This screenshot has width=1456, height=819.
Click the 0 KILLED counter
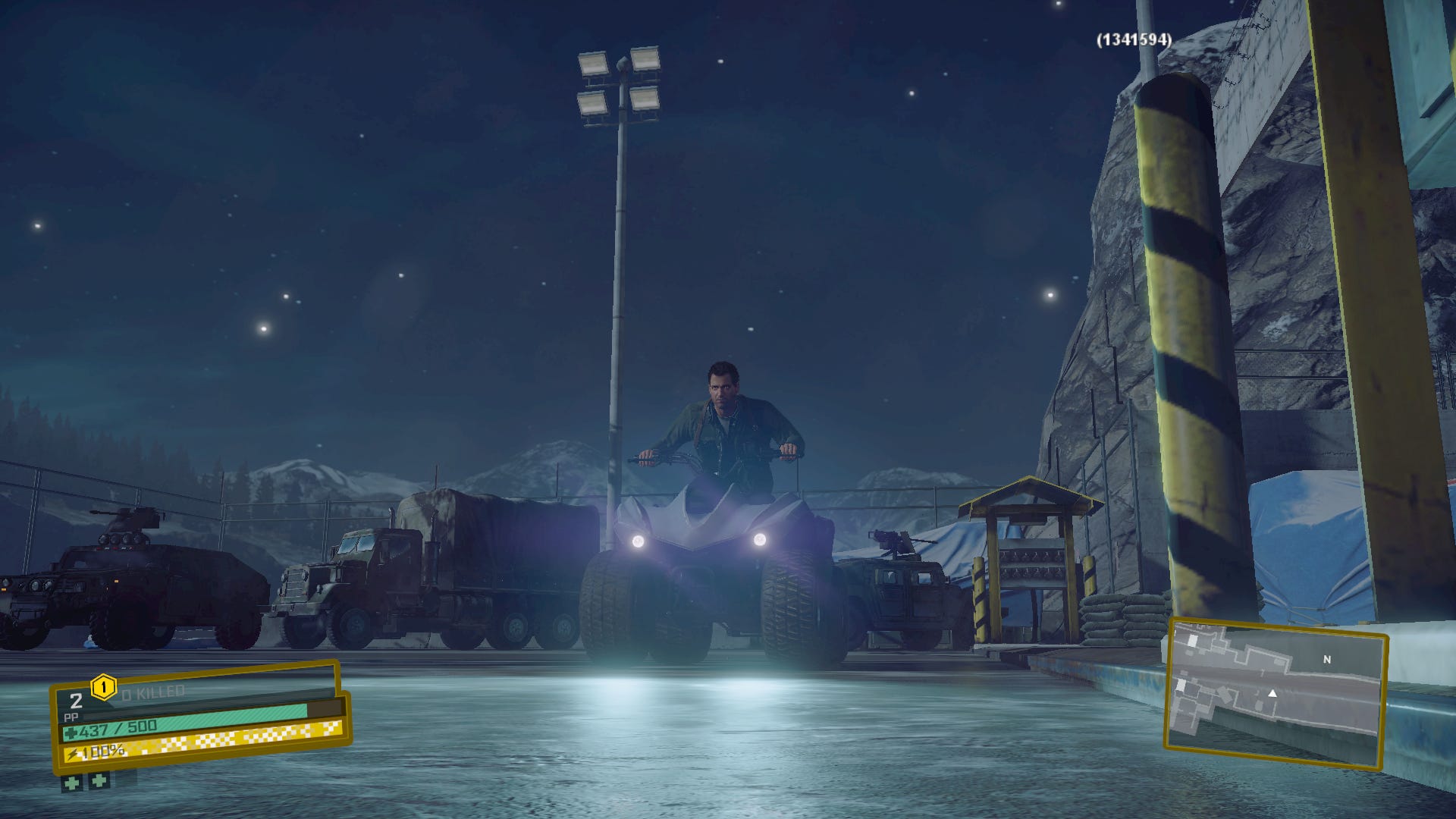[x=152, y=691]
